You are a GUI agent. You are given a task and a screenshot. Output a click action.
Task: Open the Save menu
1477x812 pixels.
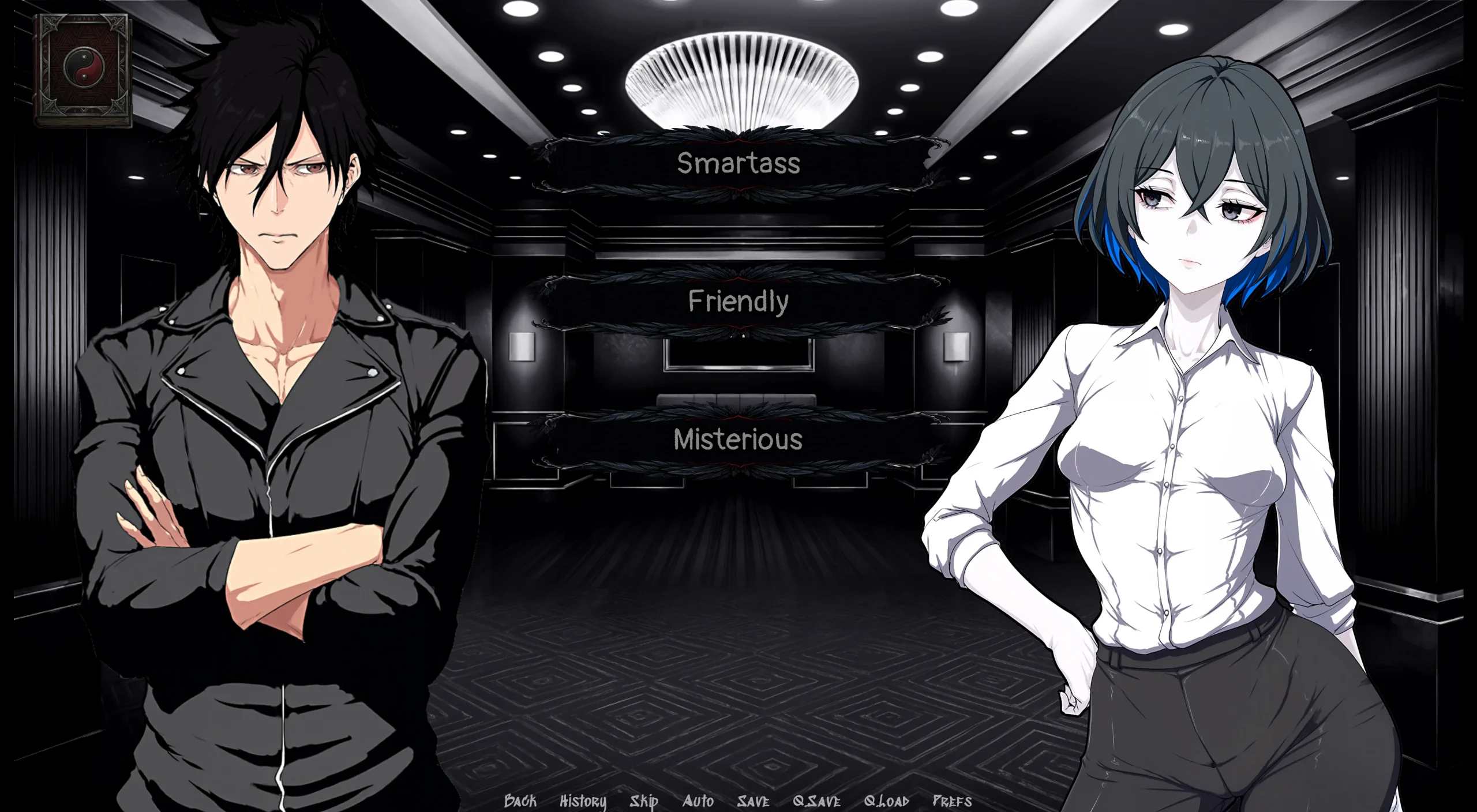point(753,800)
